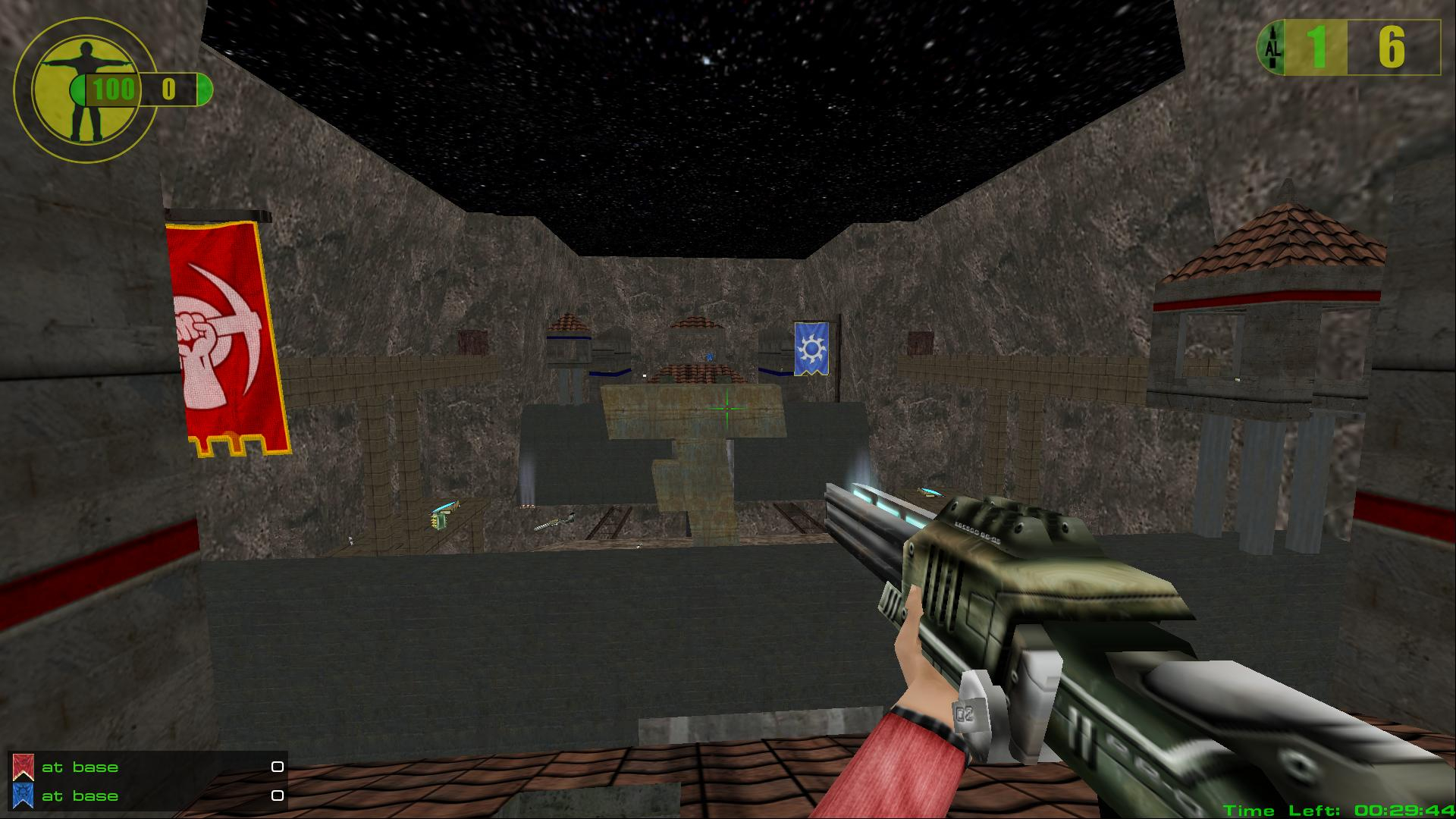Image resolution: width=1456 pixels, height=819 pixels.
Task: Click the blue team flag status icon
Action: (x=24, y=796)
